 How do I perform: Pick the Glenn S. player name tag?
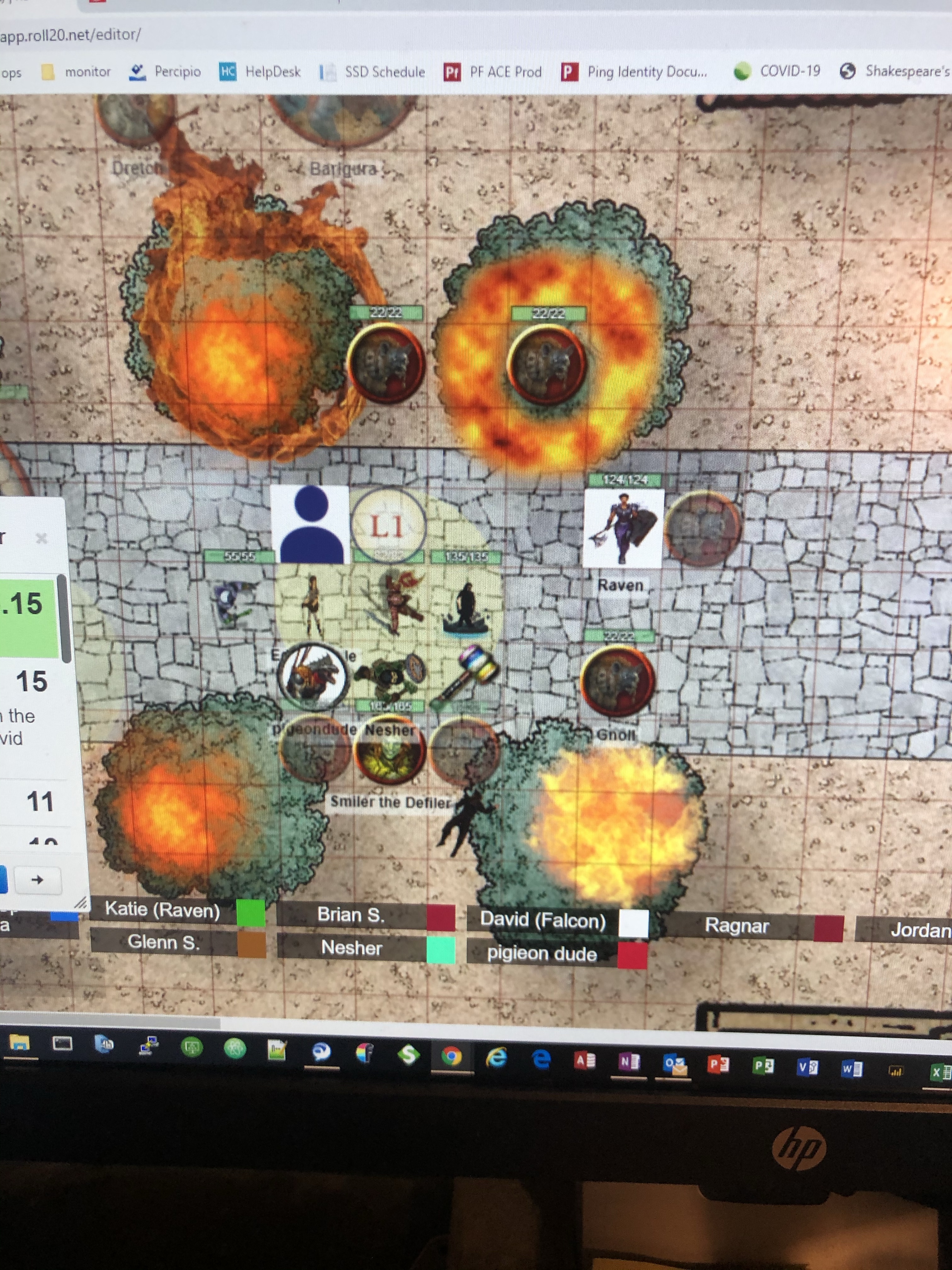click(x=163, y=942)
